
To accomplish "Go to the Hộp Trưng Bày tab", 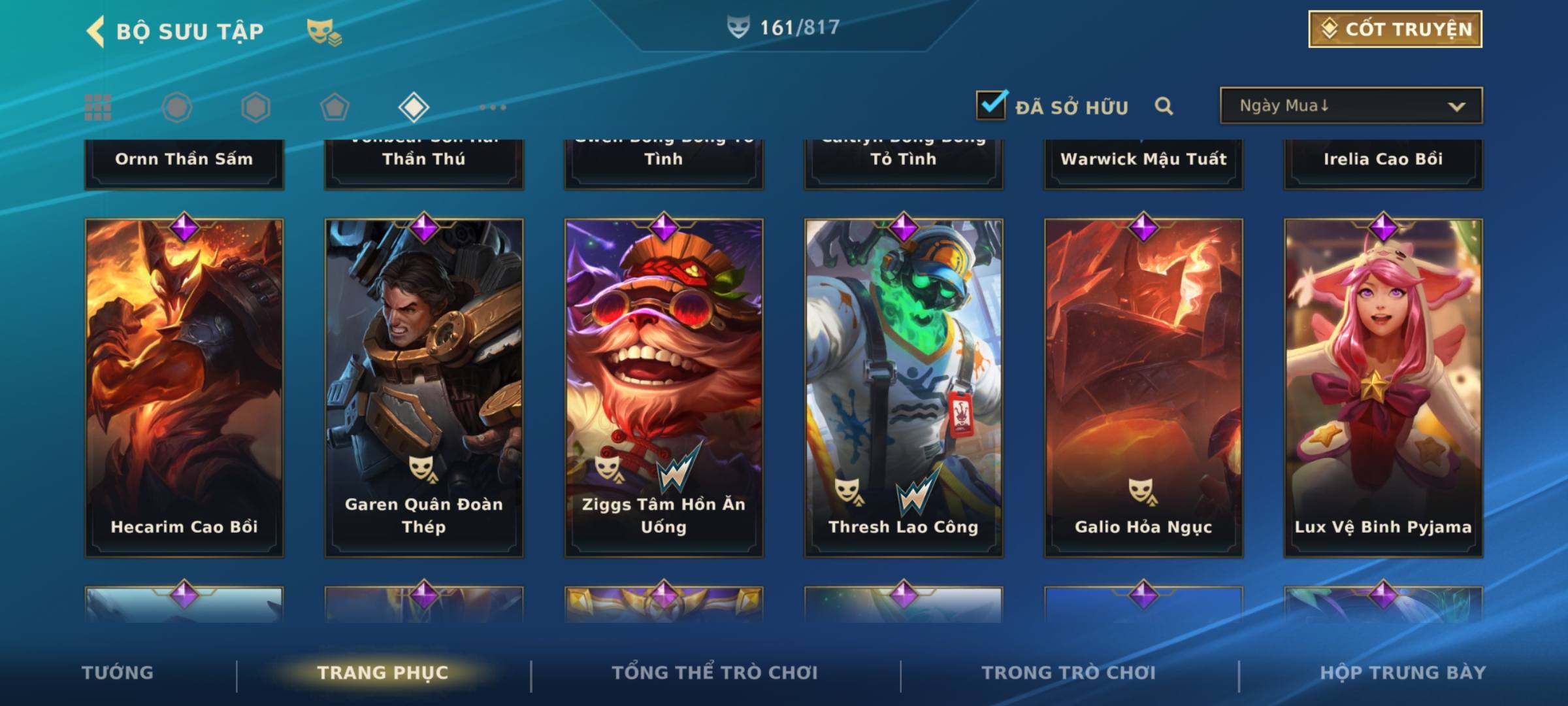I will tap(1403, 673).
